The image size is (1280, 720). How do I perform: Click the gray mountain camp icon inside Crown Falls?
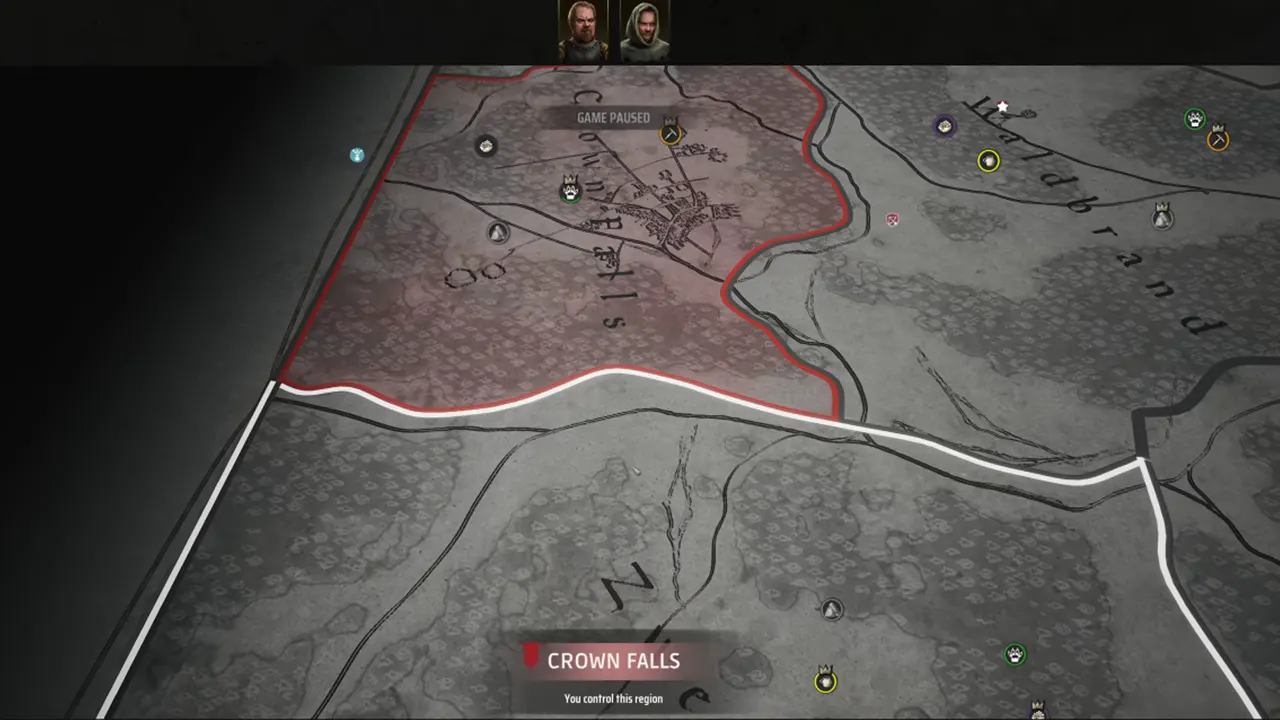(499, 232)
